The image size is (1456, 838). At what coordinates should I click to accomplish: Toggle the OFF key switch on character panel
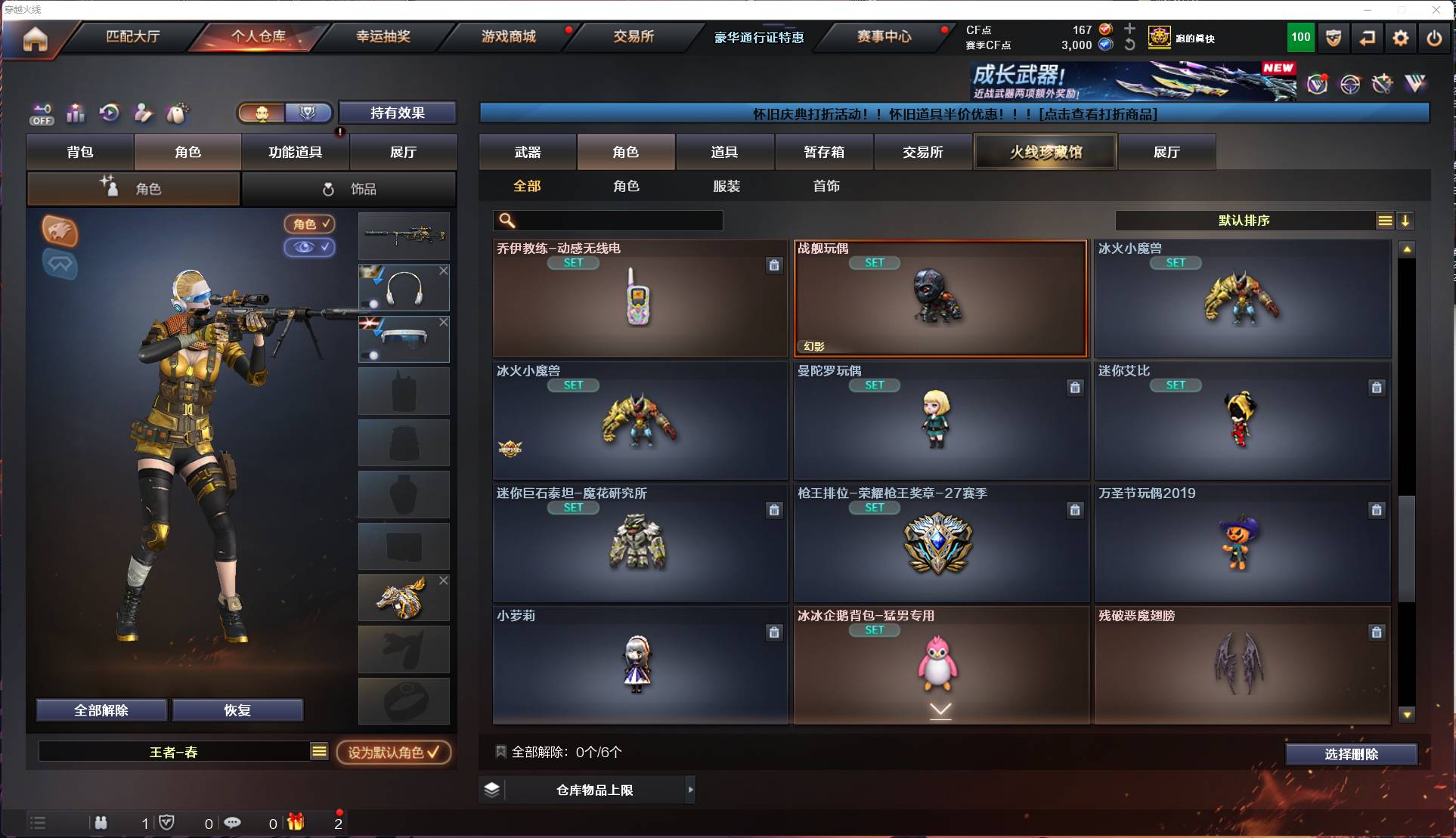(x=42, y=113)
